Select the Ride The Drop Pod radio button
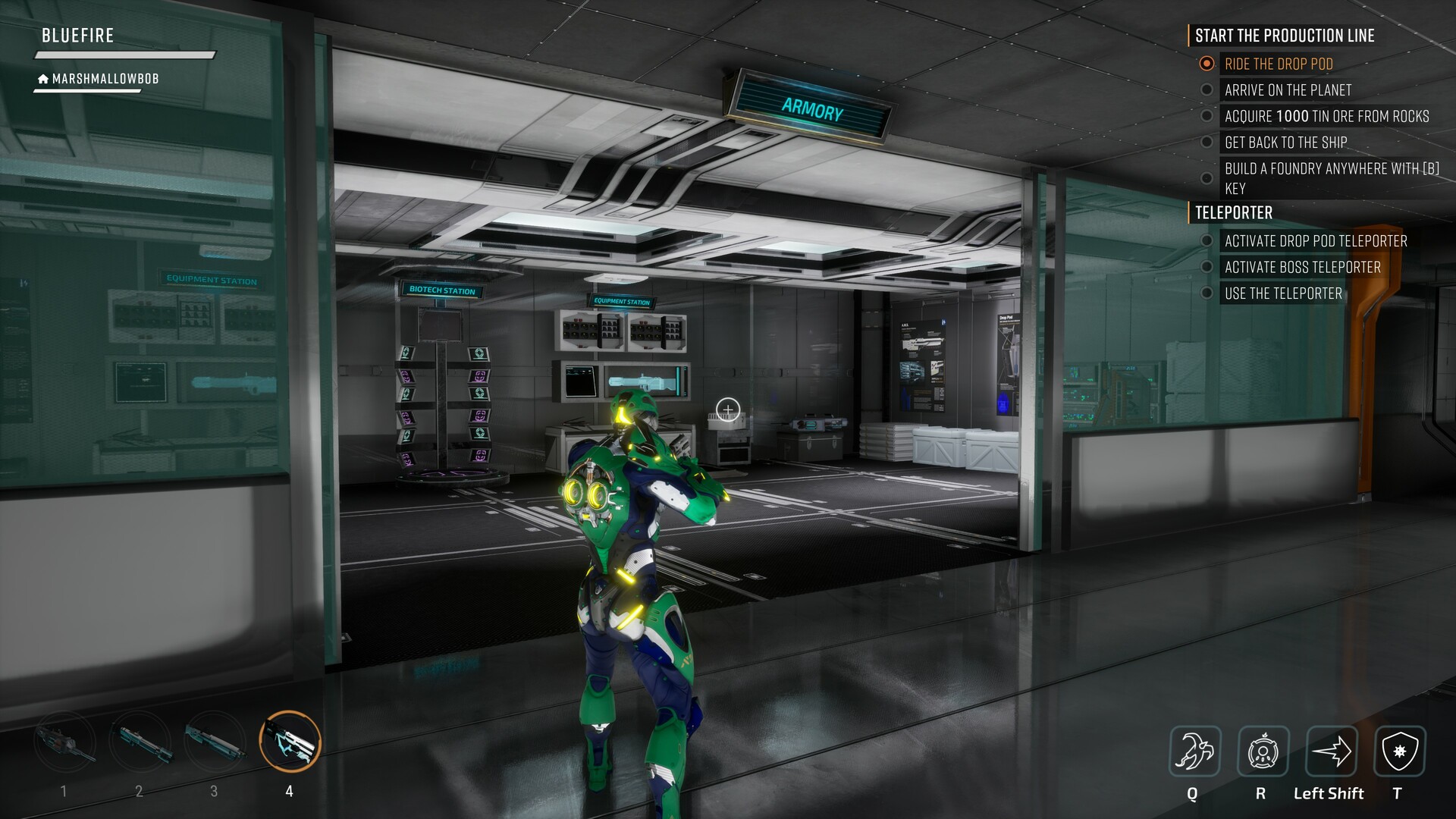This screenshot has height=819, width=1456. (x=1206, y=64)
